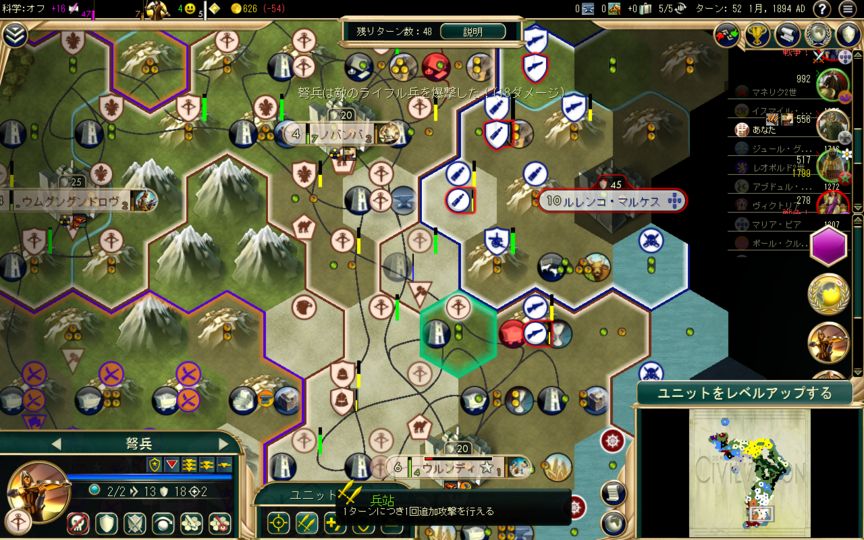
Task: Select the crosshair targeting promotion icon
Action: click(278, 522)
